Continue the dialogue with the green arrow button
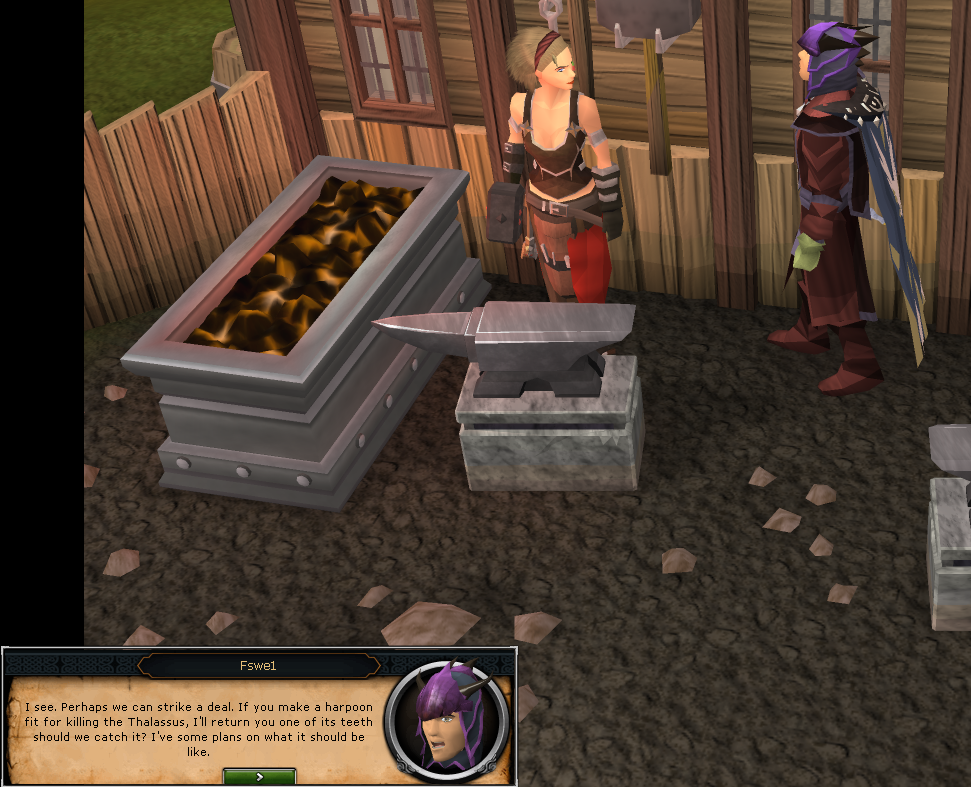Image resolution: width=971 pixels, height=787 pixels. pos(259,776)
